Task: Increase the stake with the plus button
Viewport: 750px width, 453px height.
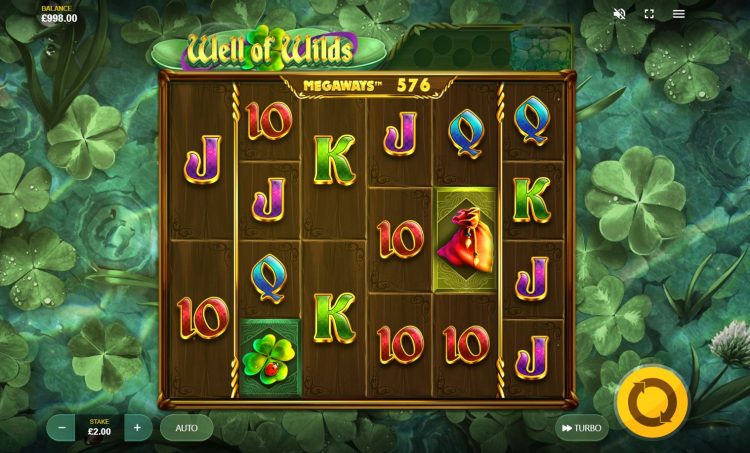Action: coord(137,428)
